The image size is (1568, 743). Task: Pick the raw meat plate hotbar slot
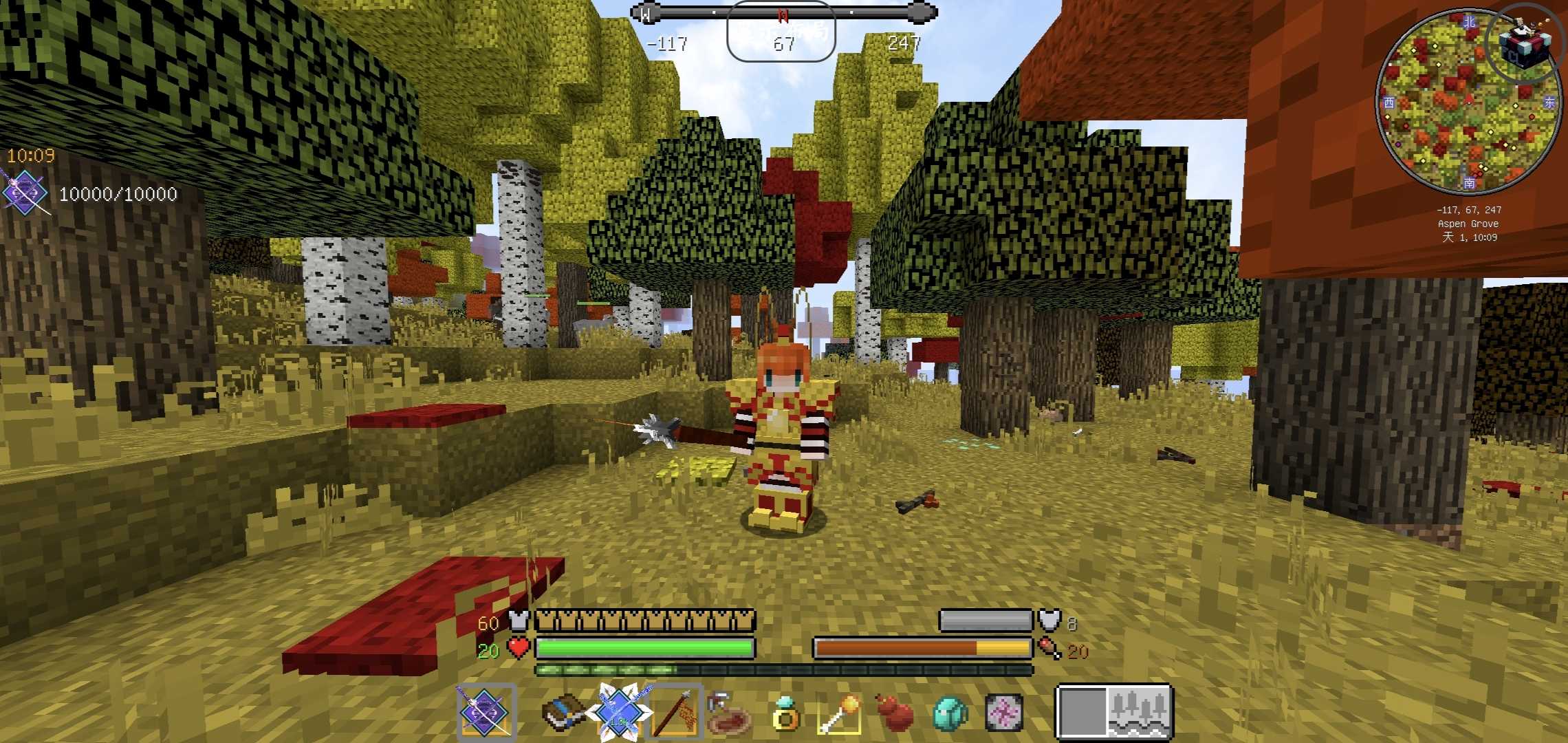coord(729,715)
